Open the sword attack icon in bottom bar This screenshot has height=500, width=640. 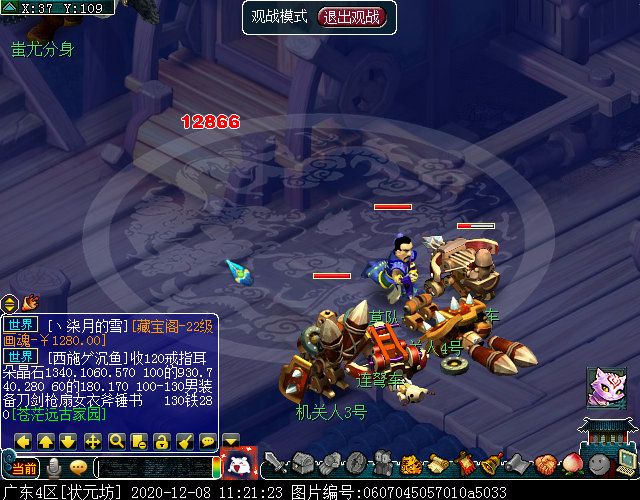click(276, 463)
